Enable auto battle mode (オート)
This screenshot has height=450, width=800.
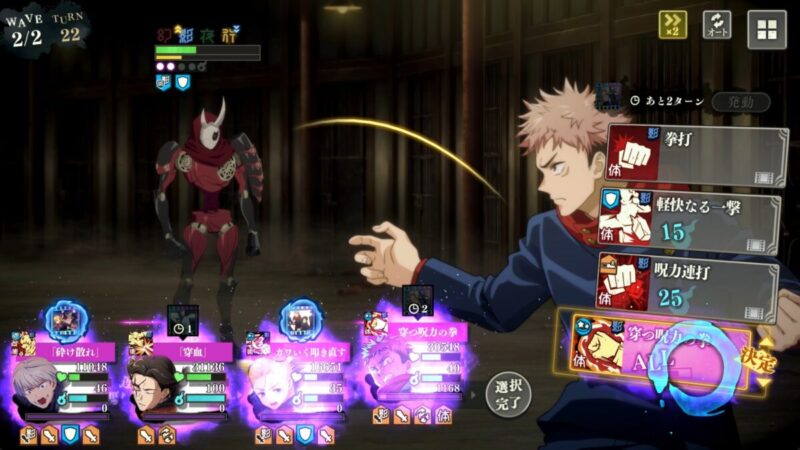(x=717, y=26)
